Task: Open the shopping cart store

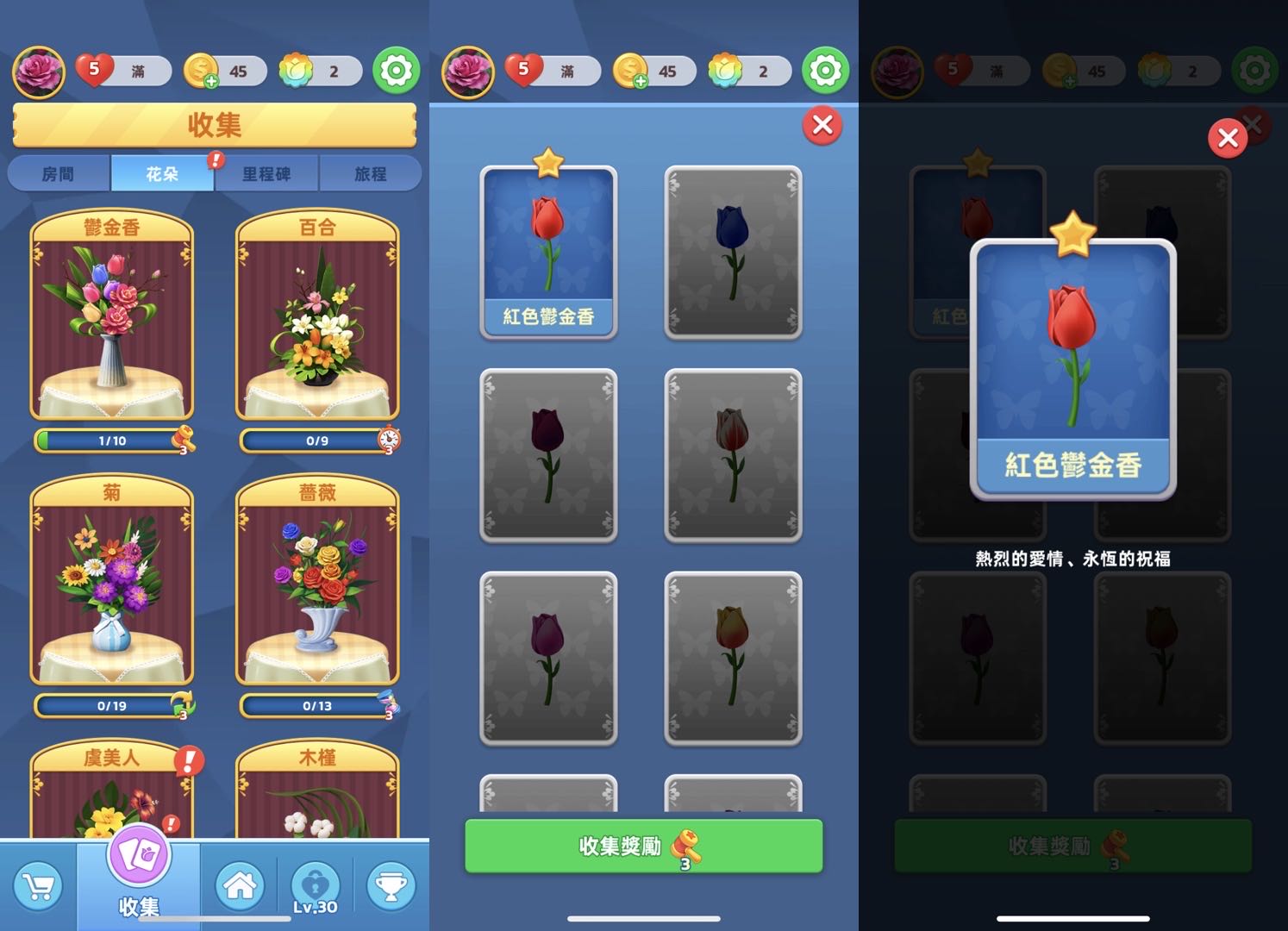Action: pos(38,886)
